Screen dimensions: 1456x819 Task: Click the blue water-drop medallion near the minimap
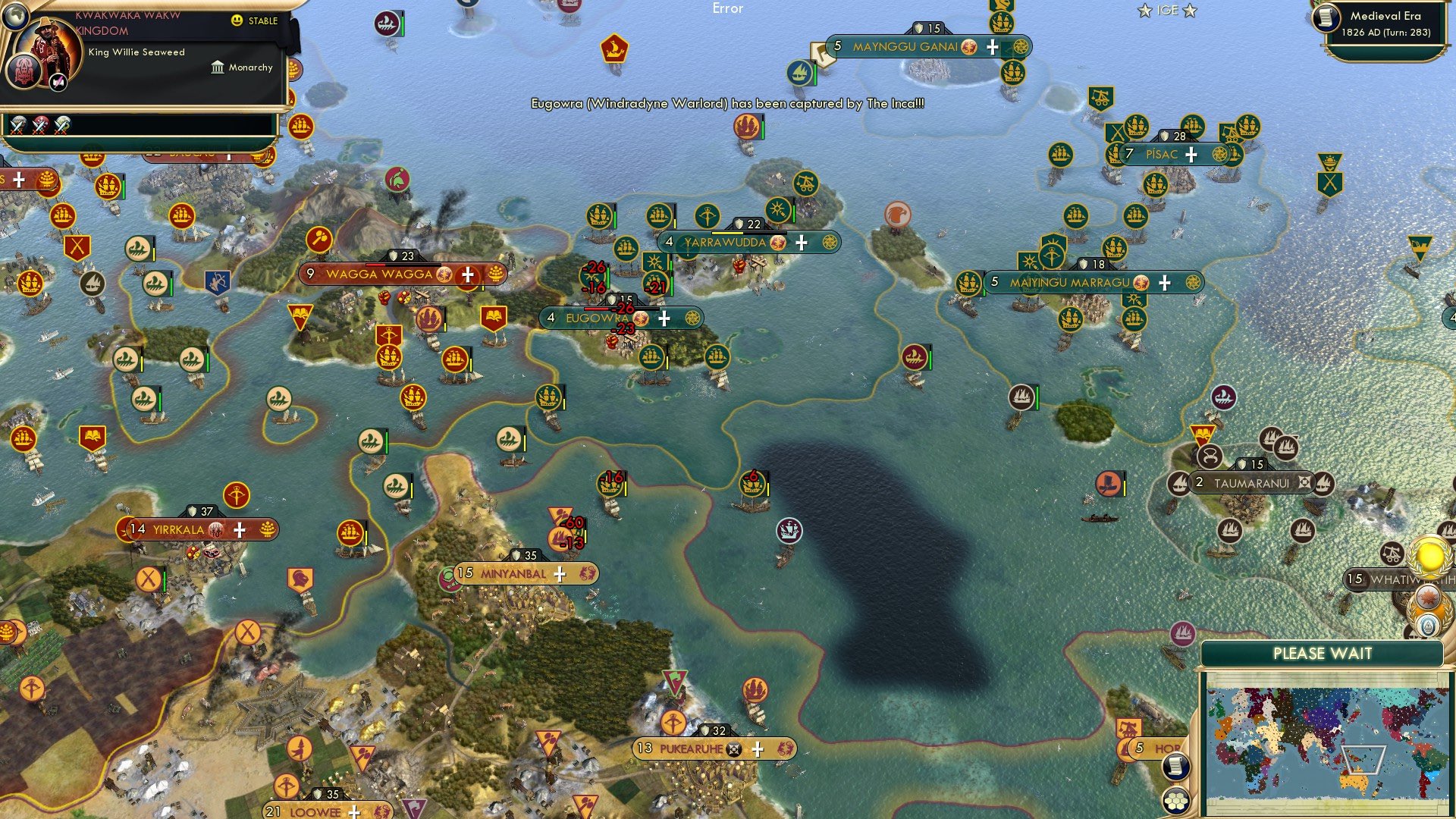[x=1427, y=625]
